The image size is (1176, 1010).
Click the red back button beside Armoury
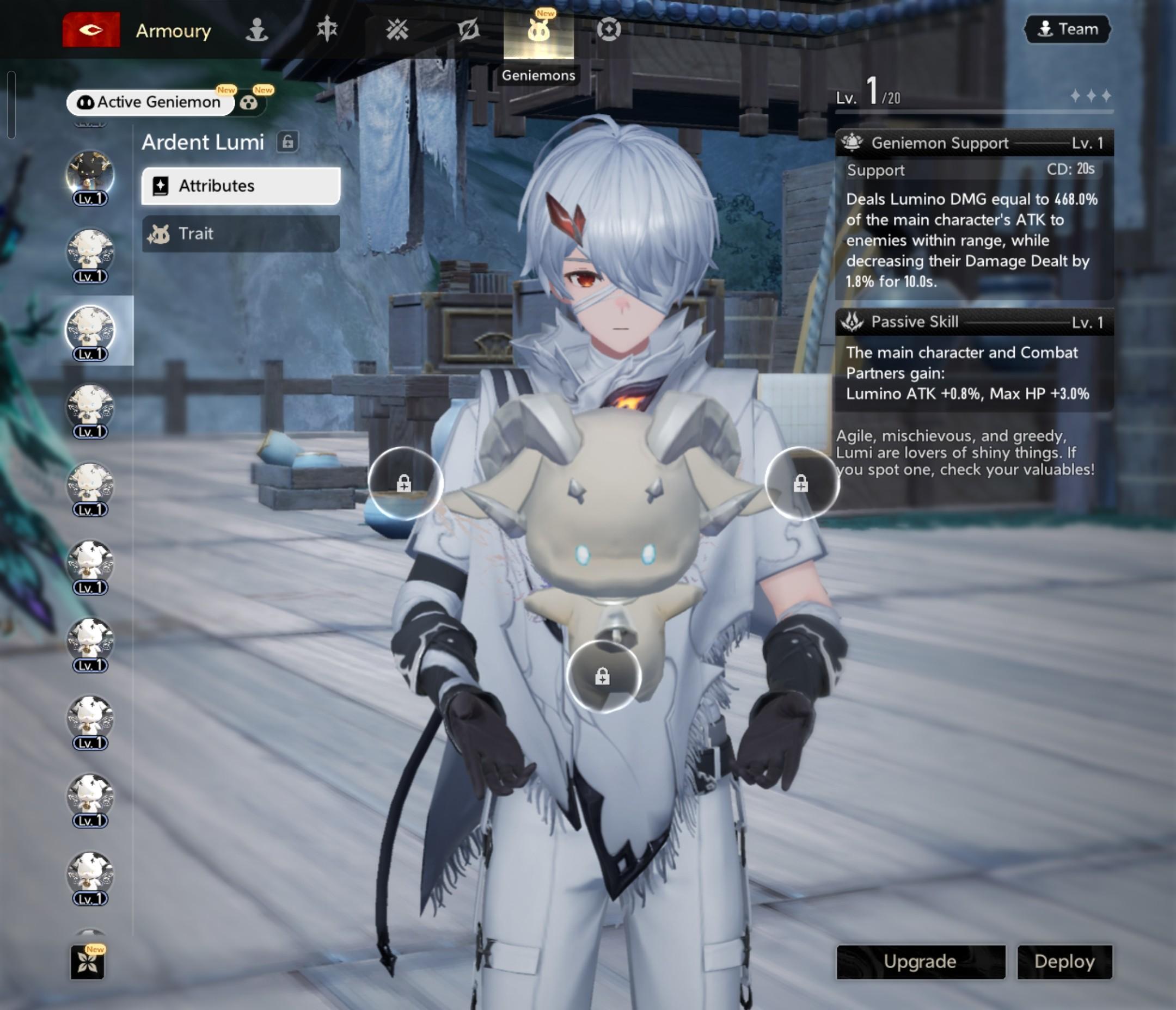pyautogui.click(x=91, y=29)
